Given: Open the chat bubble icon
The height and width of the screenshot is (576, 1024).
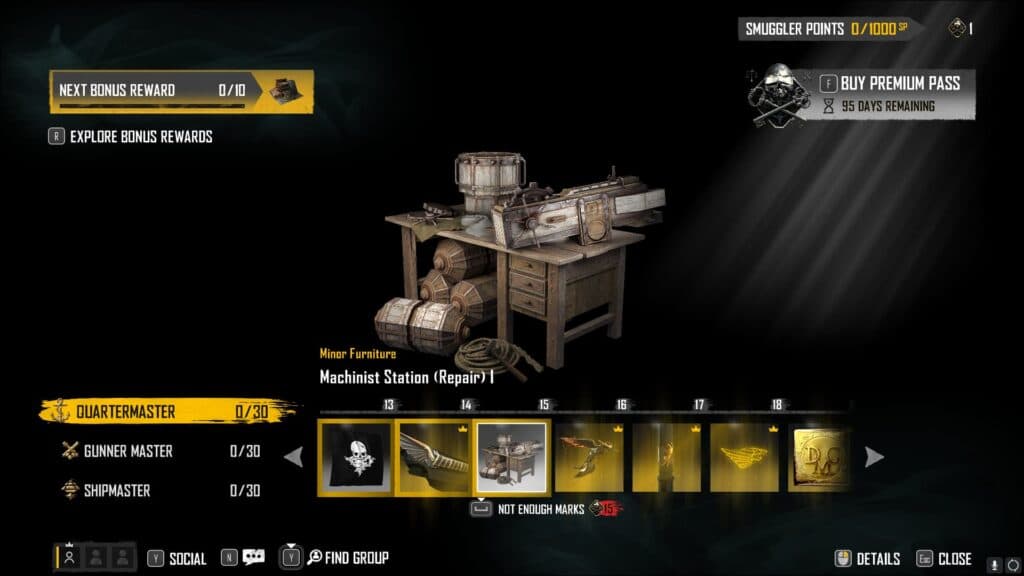Looking at the screenshot, I should click(253, 558).
